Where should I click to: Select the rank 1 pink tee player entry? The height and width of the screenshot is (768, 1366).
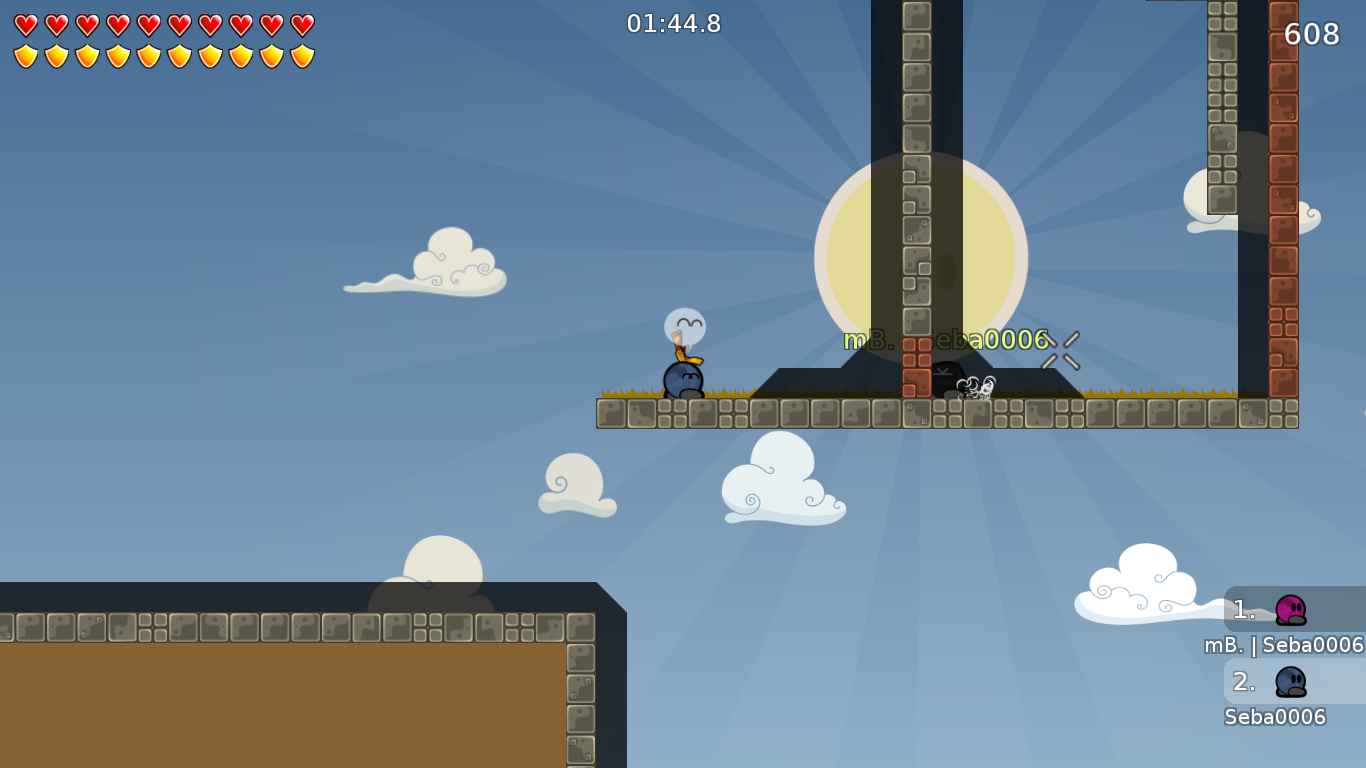pos(1290,610)
